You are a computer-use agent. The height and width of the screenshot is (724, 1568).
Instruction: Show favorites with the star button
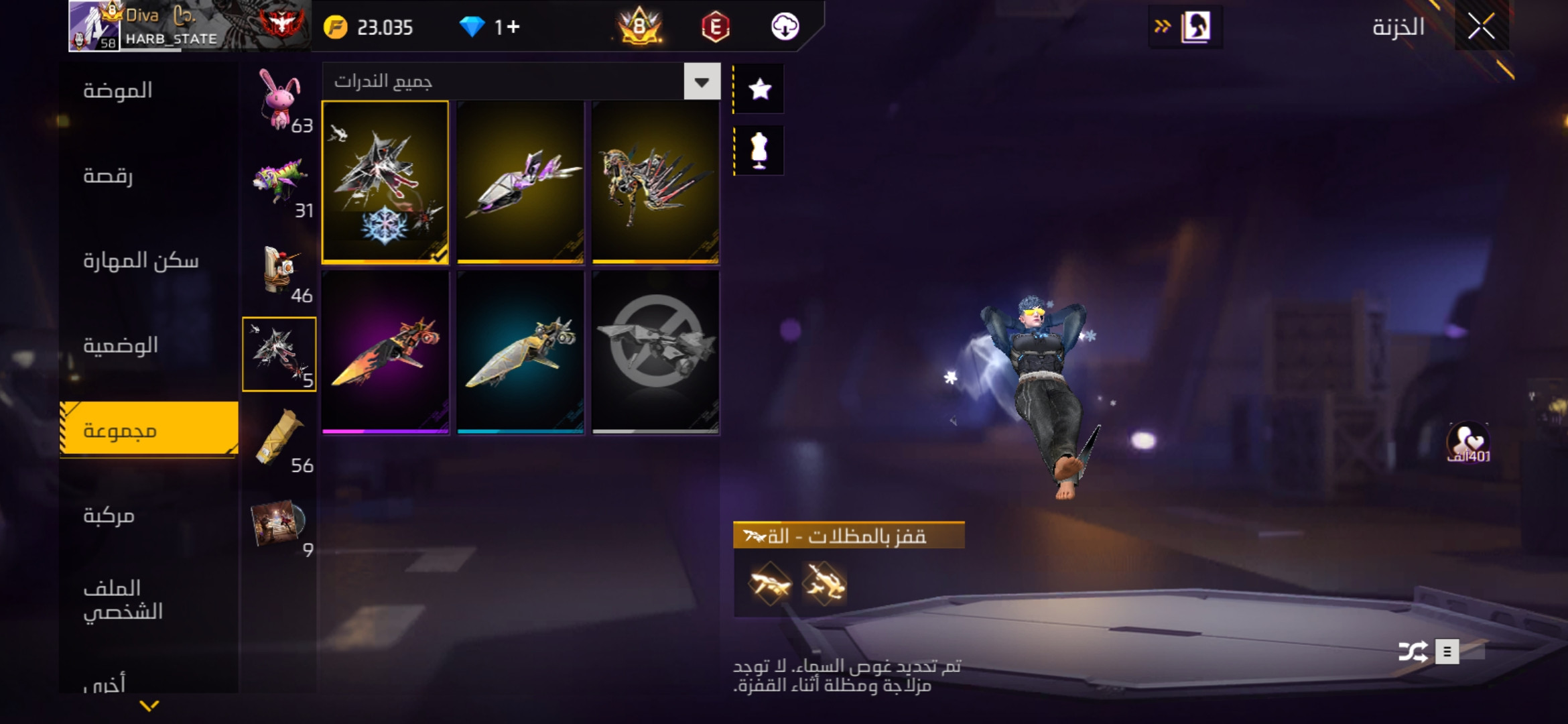[759, 89]
